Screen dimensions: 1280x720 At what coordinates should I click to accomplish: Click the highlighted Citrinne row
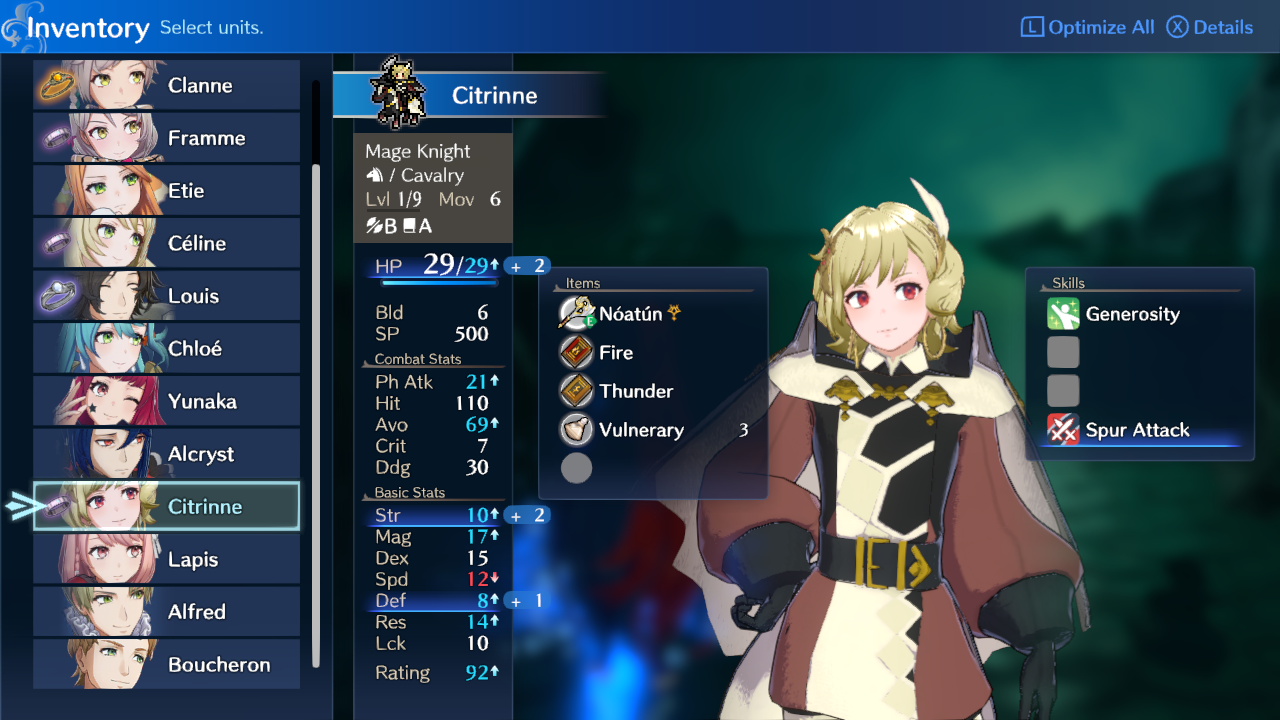(x=167, y=507)
